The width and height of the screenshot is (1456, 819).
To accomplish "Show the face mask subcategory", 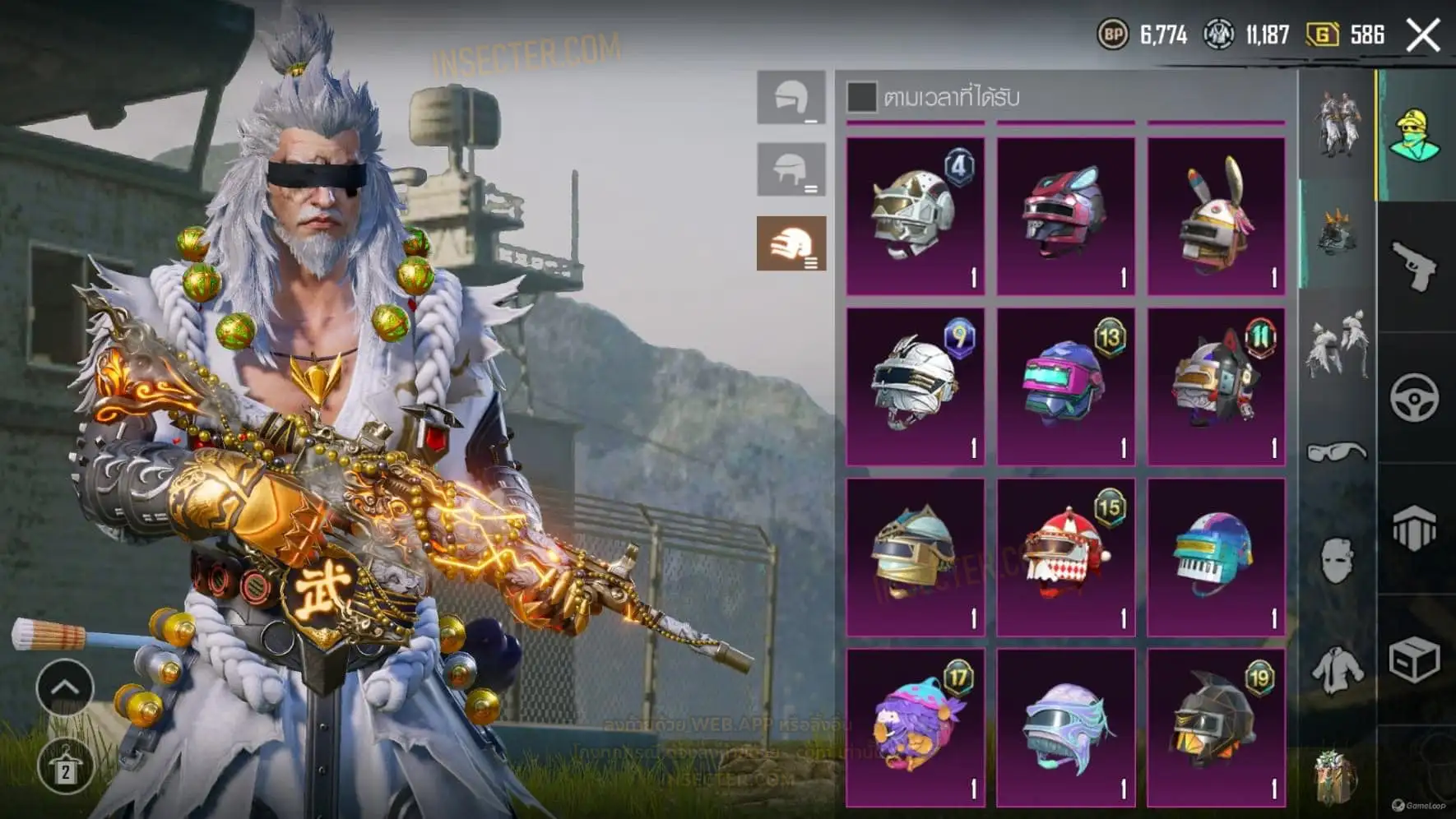I will pos(1337,561).
